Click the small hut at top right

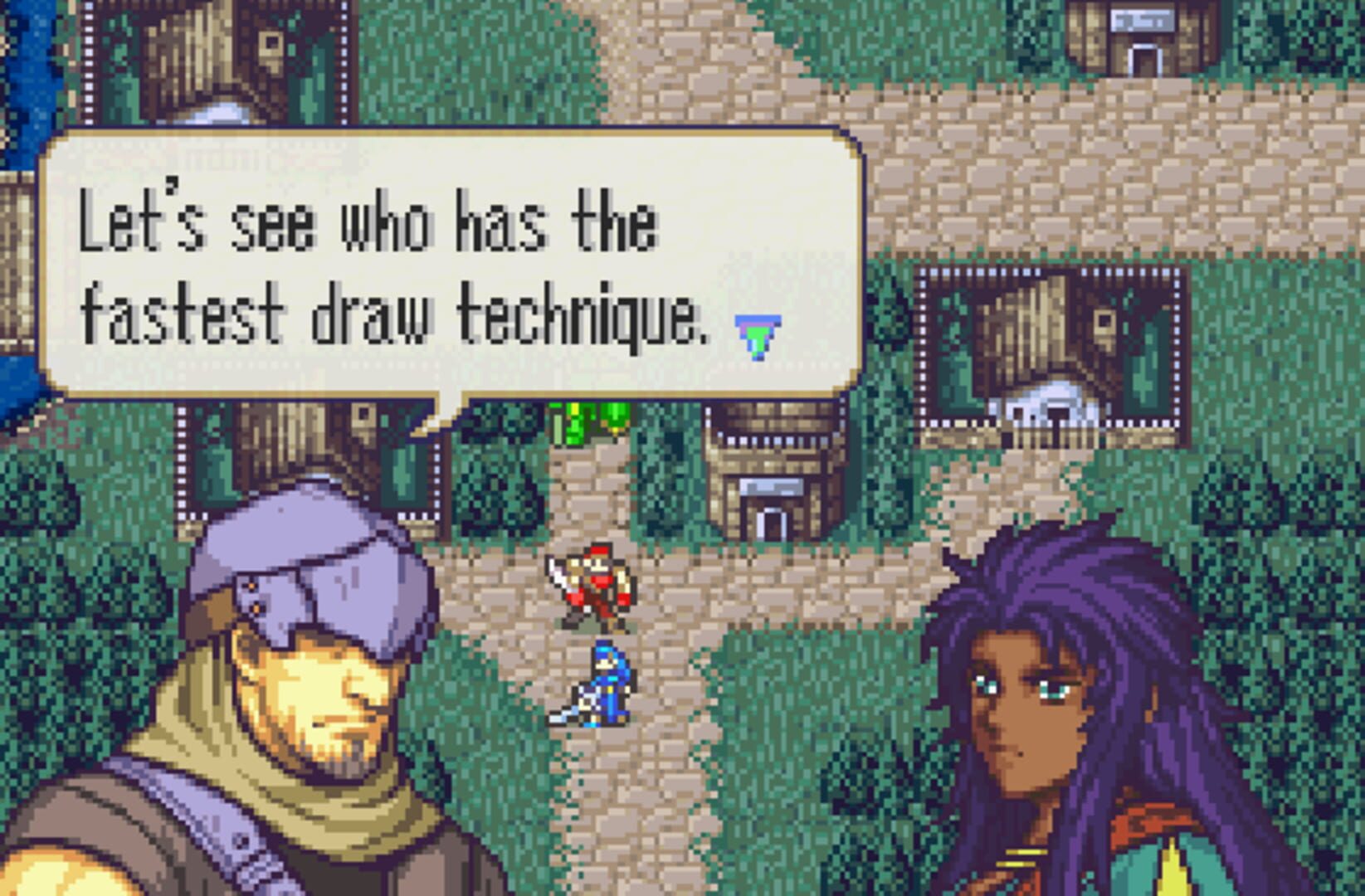tap(1139, 46)
